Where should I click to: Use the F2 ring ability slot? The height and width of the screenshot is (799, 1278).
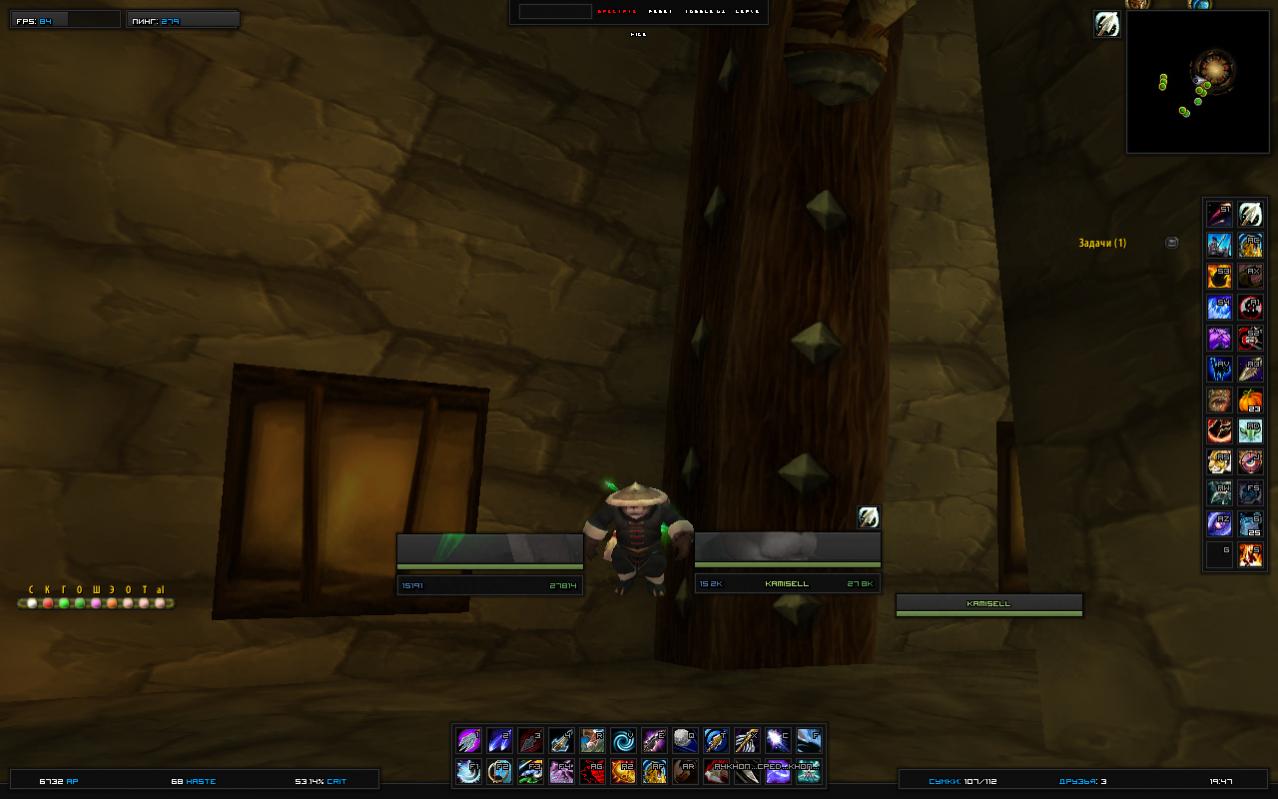click(499, 771)
